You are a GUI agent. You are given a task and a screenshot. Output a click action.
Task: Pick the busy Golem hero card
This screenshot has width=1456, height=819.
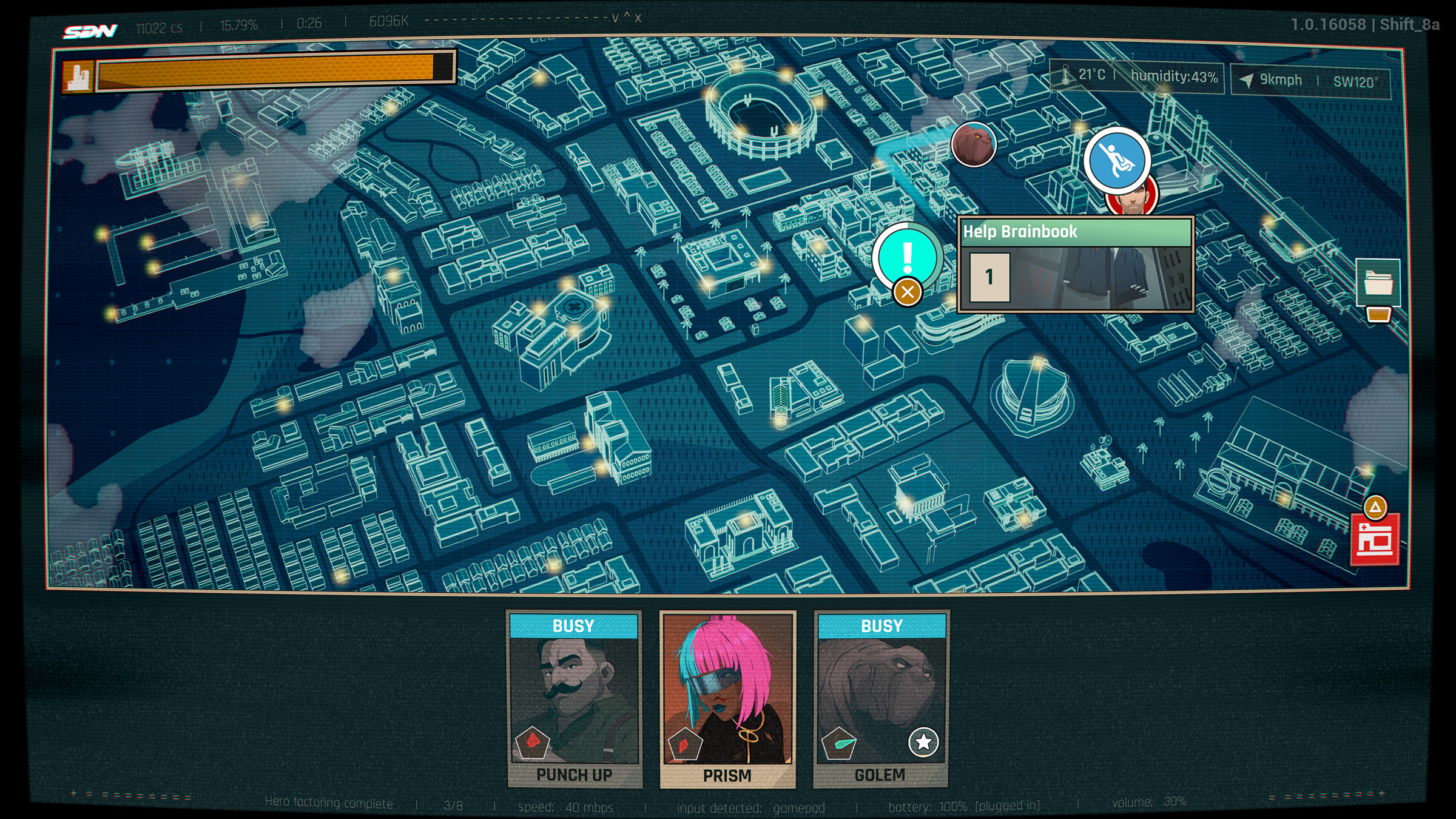click(x=881, y=699)
